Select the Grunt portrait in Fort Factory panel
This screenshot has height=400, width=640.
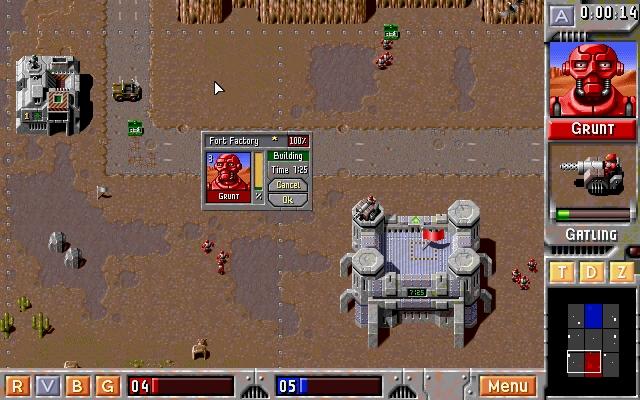(228, 176)
